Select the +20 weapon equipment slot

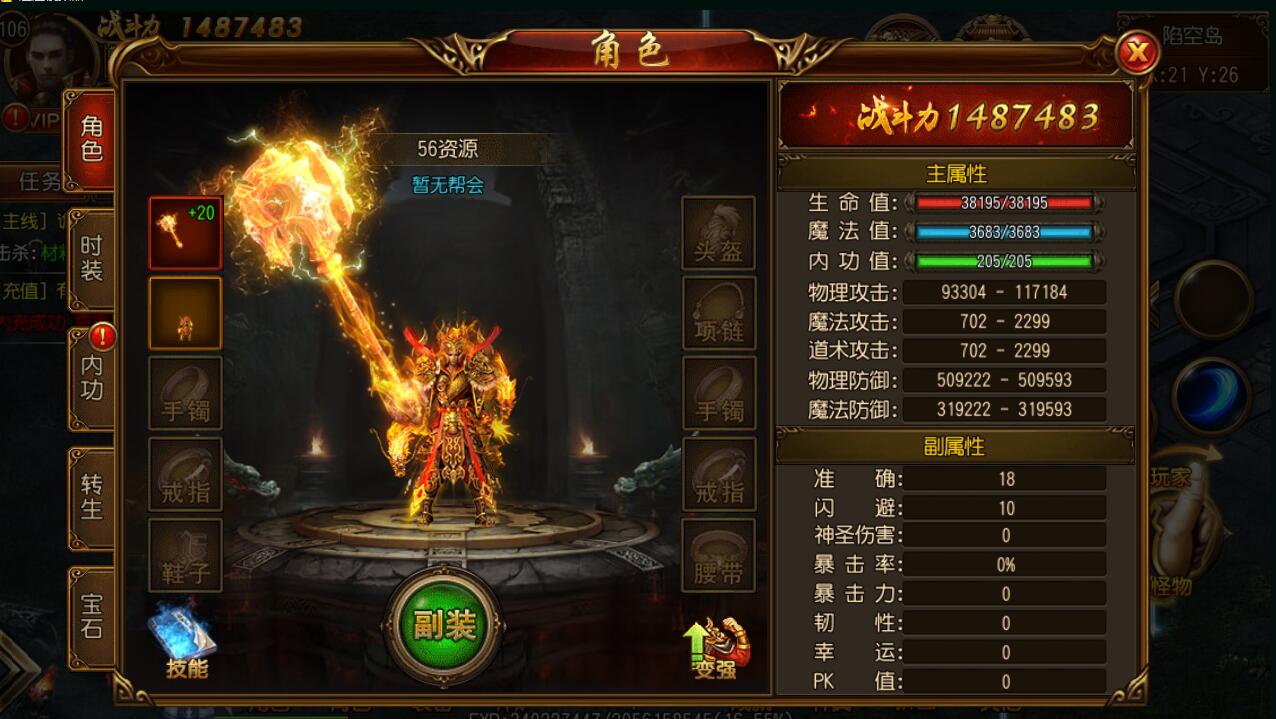point(185,233)
